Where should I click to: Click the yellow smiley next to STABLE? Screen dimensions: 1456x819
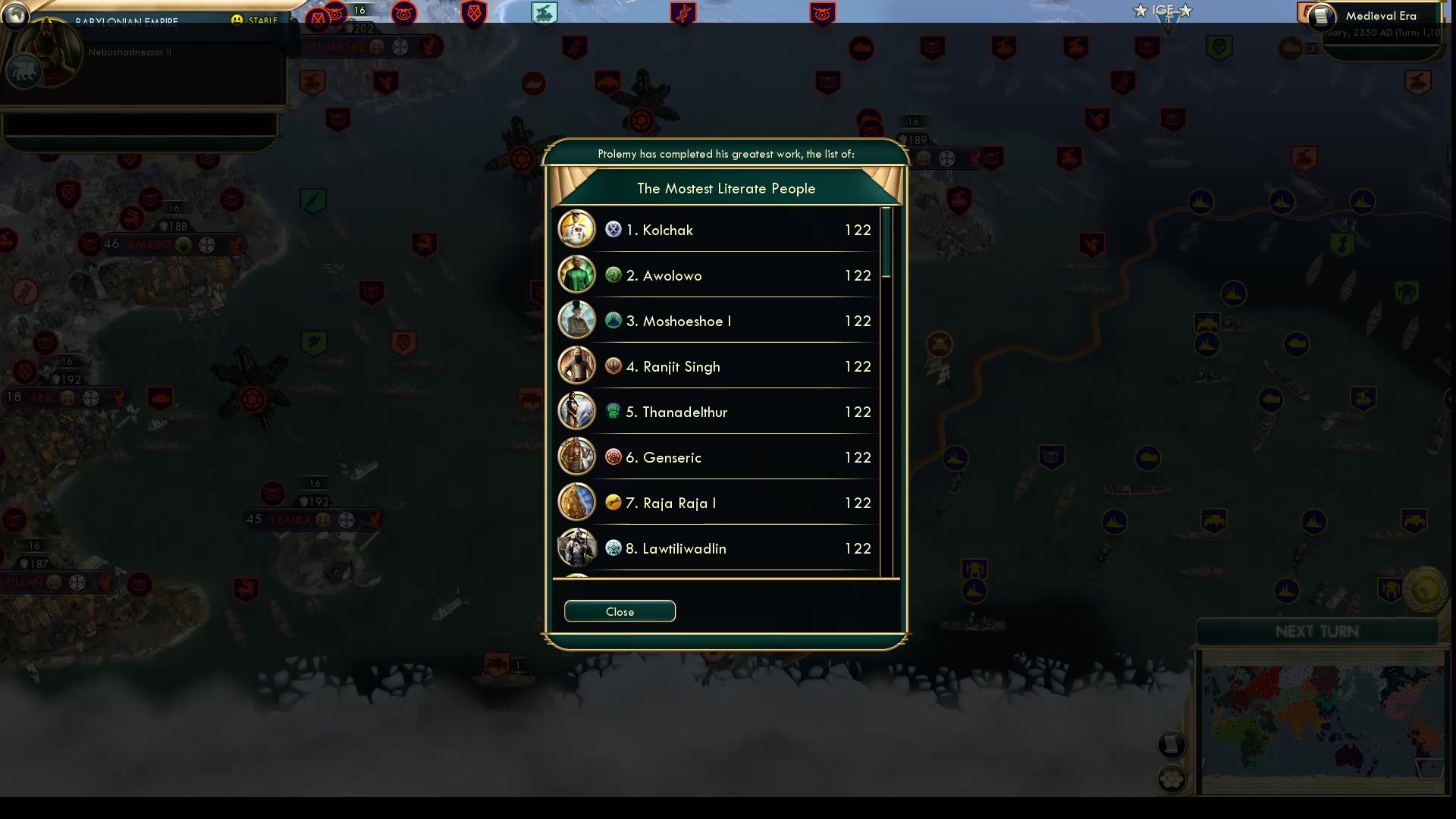(238, 20)
